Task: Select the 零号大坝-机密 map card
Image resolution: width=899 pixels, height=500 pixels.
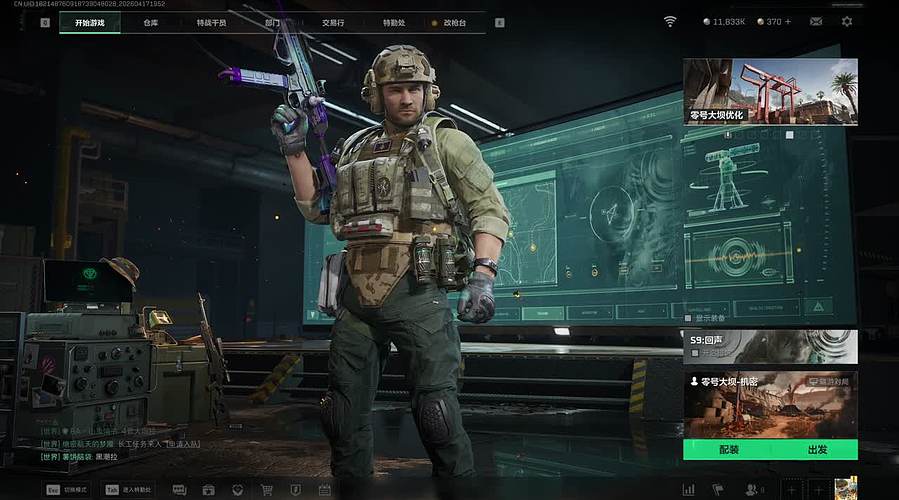Action: tap(770, 405)
